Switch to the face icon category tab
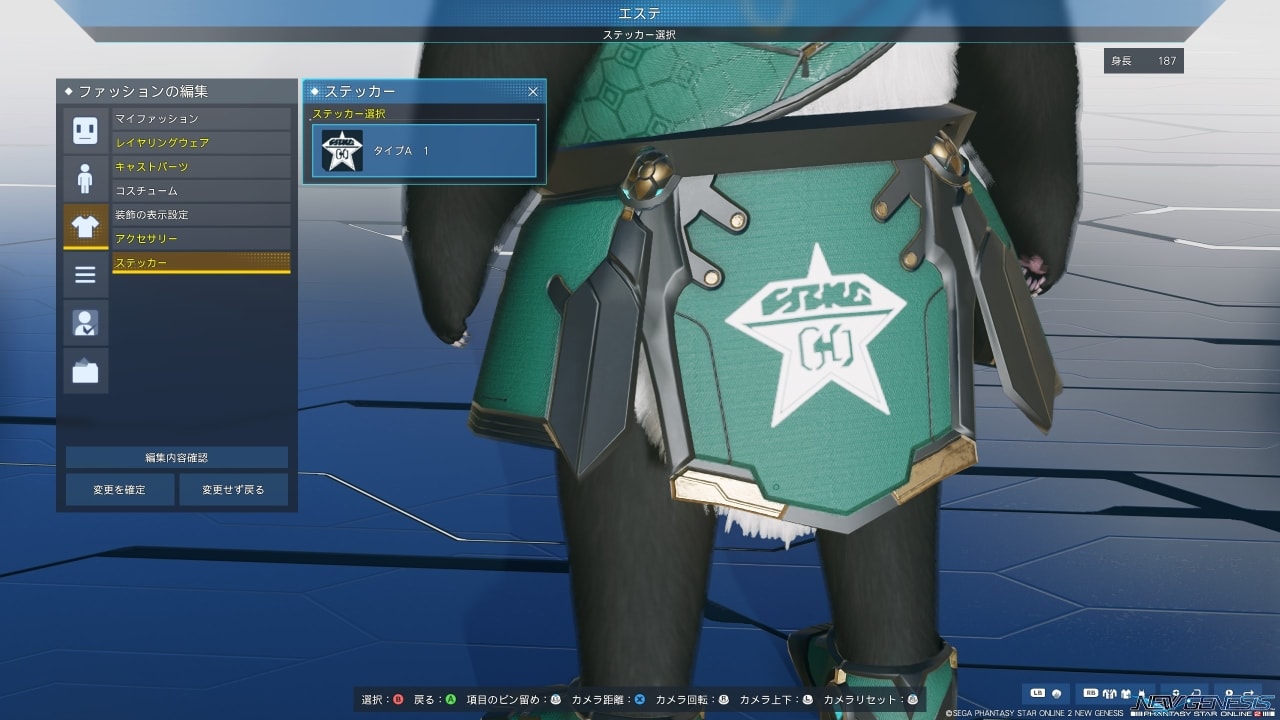 pos(85,131)
